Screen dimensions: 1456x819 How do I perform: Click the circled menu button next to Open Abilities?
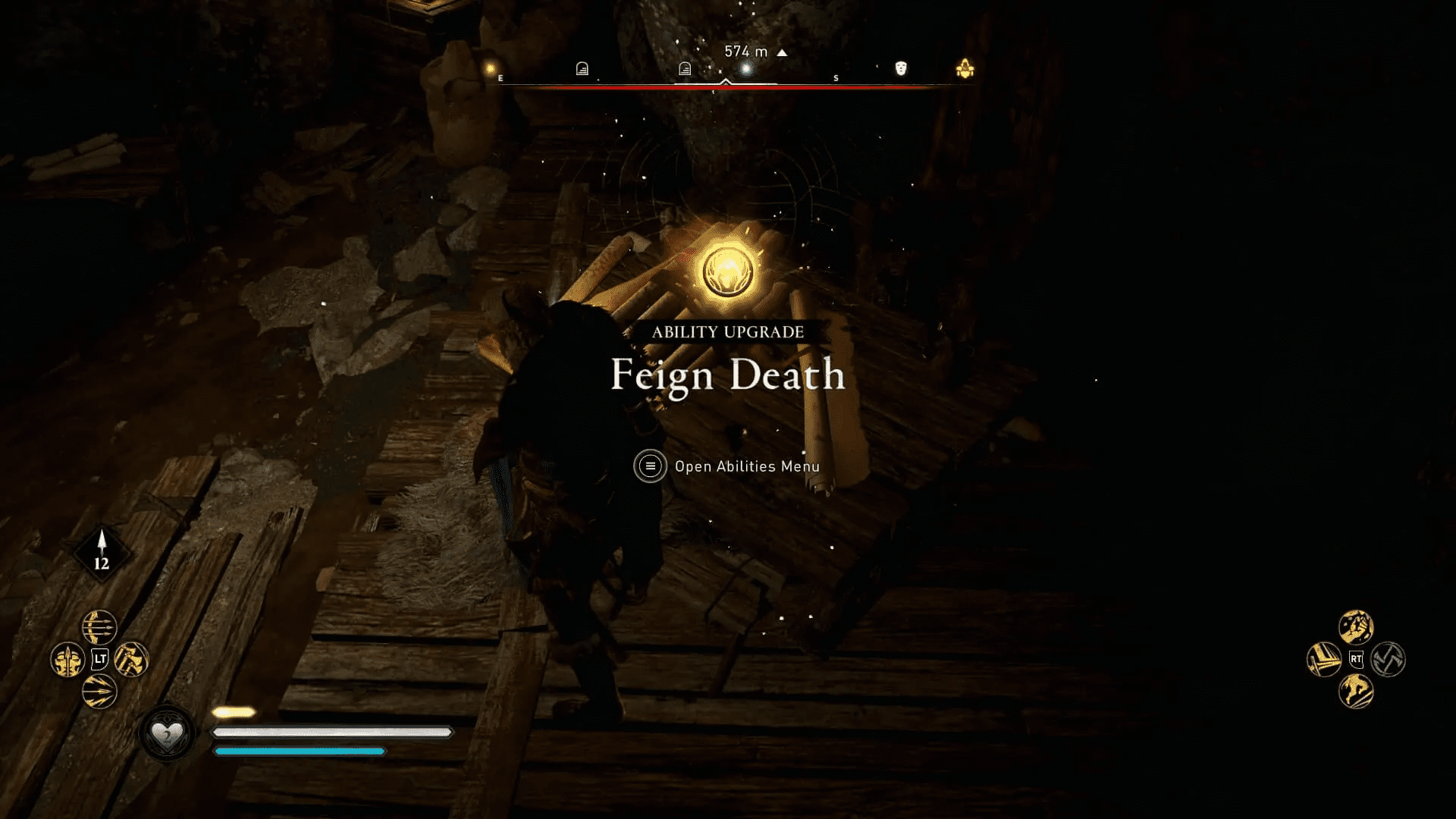click(650, 466)
